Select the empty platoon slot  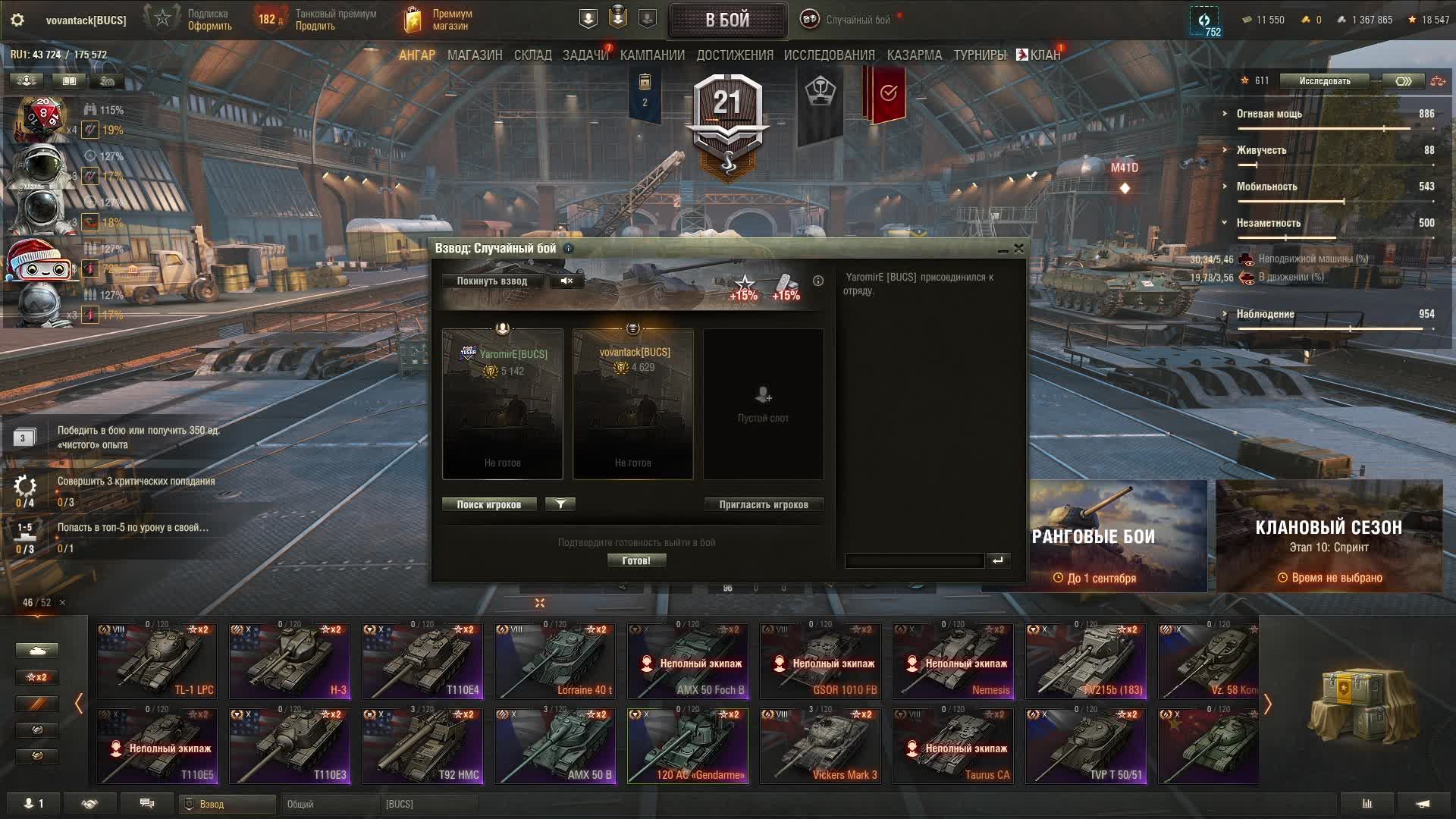pyautogui.click(x=763, y=404)
